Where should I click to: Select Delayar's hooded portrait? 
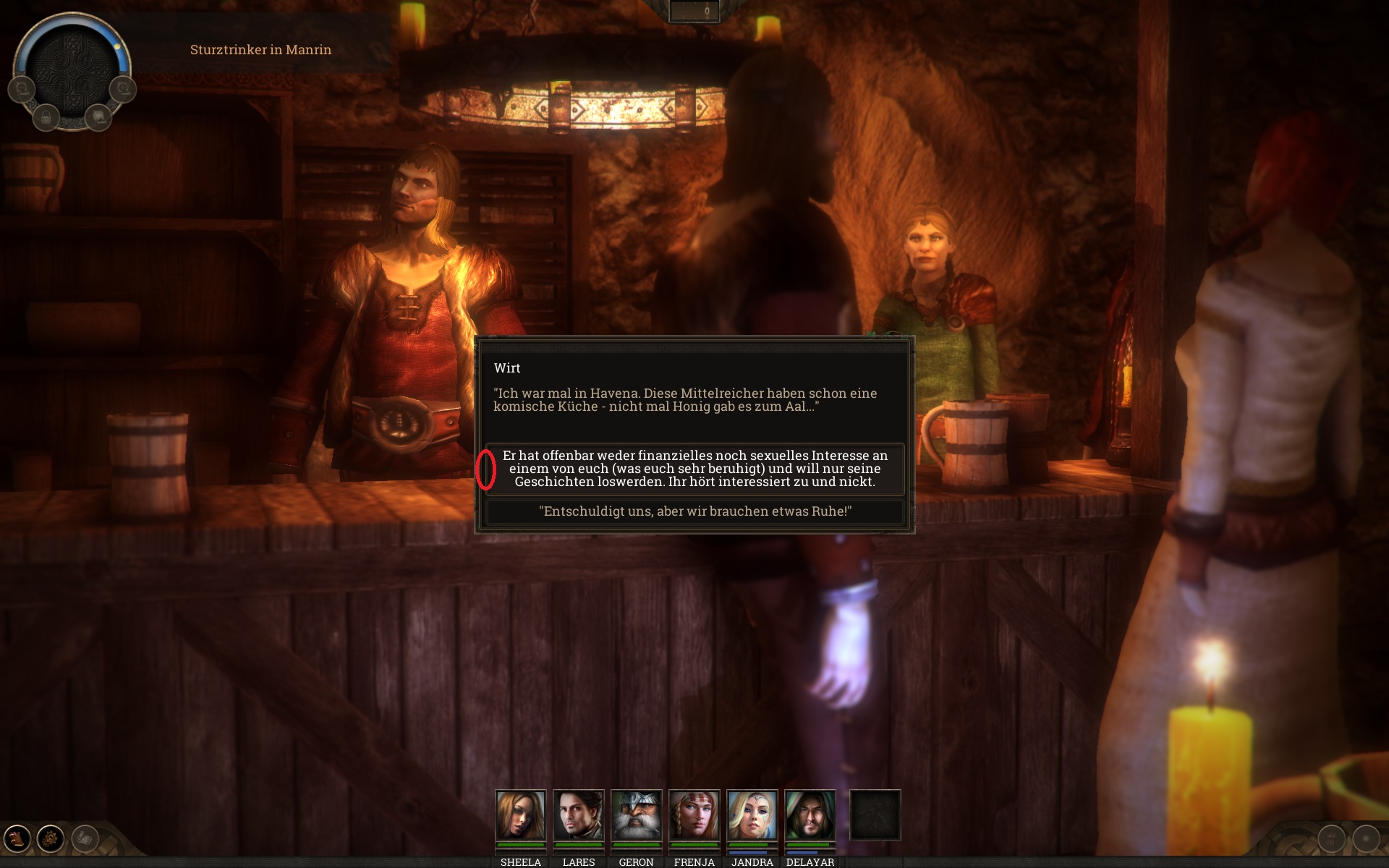810,815
